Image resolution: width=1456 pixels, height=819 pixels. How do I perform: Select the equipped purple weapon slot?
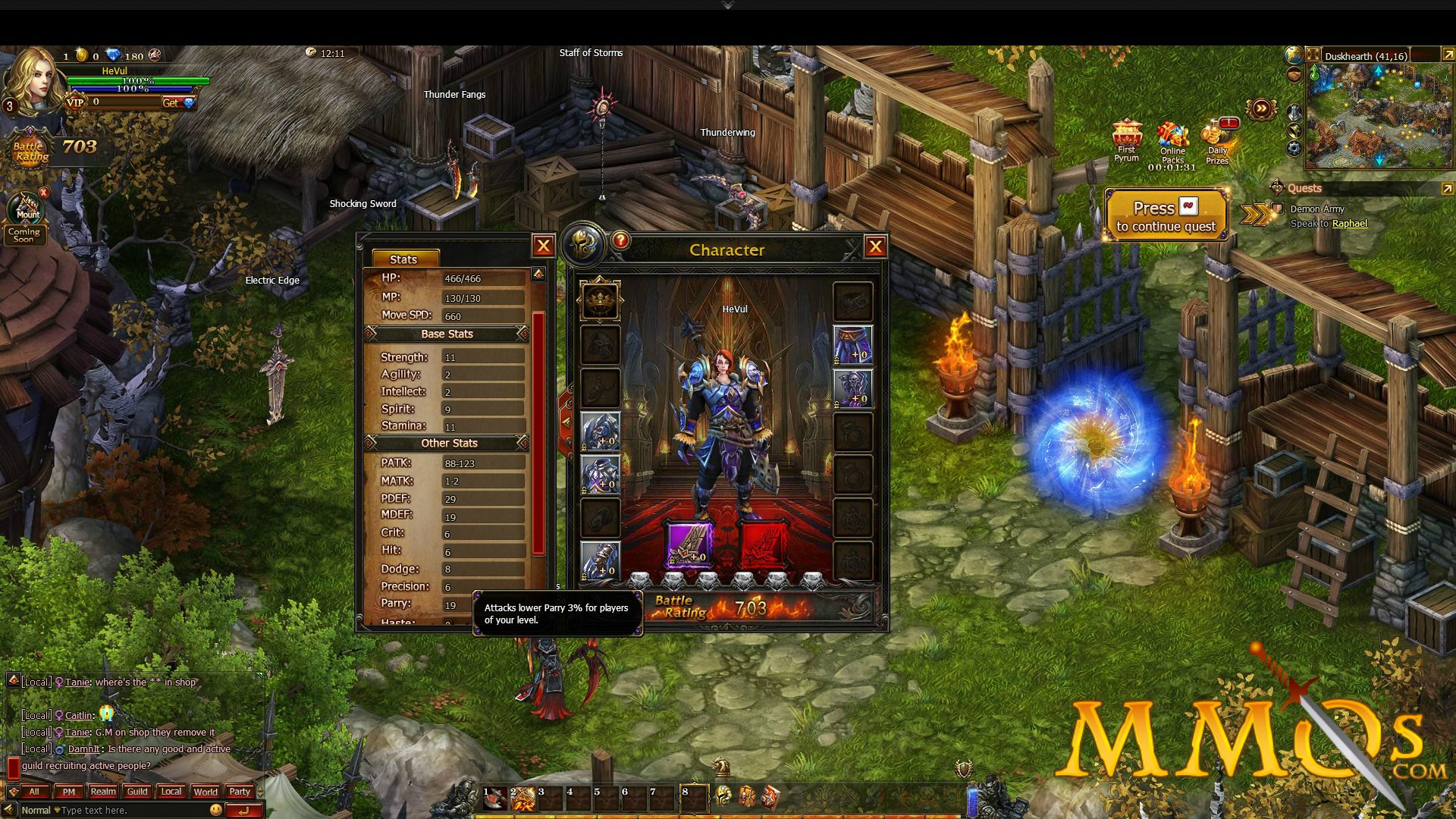[x=689, y=544]
